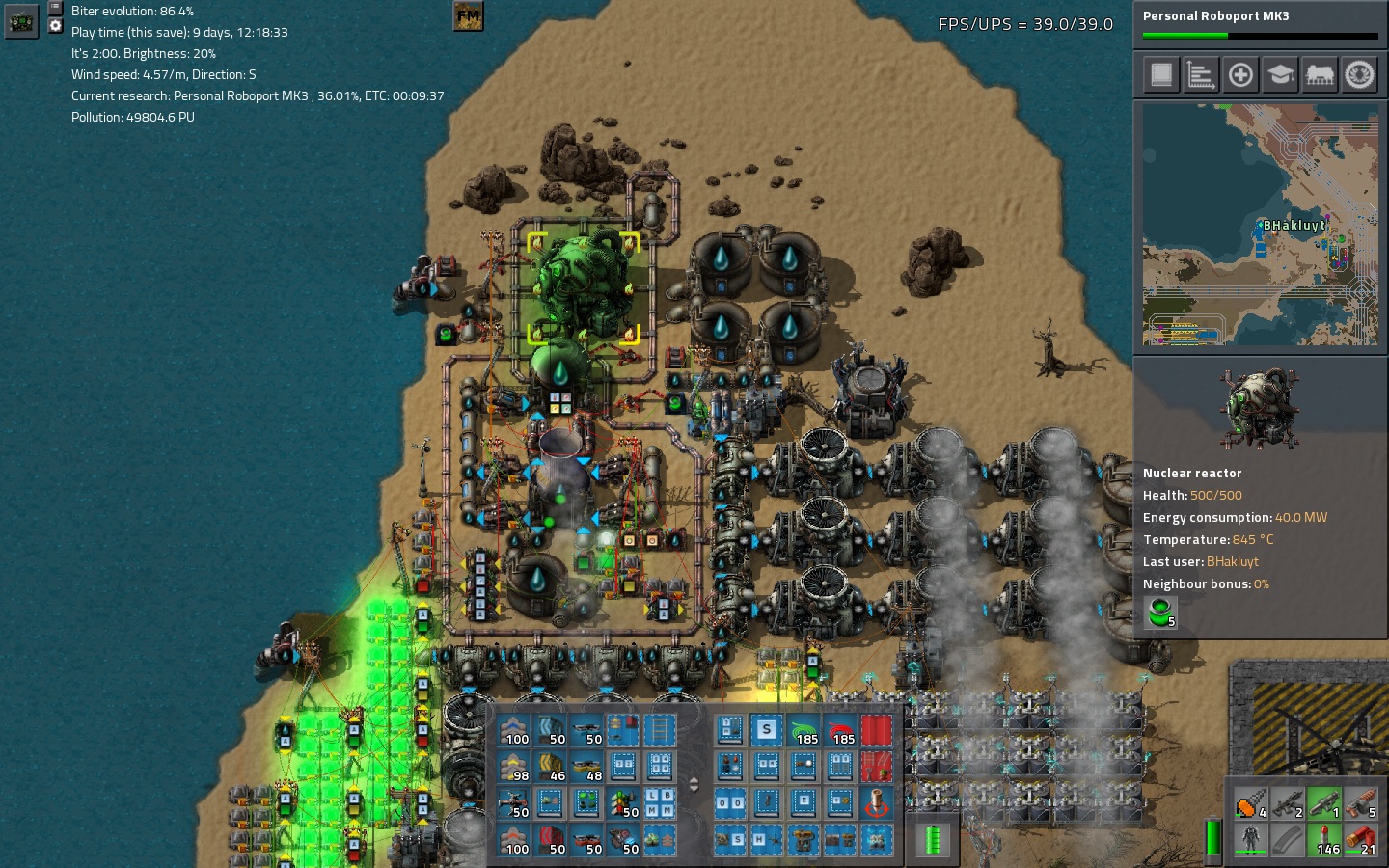This screenshot has width=1389, height=868.
Task: Select the red wire slot in quickbar
Action: [x=840, y=731]
